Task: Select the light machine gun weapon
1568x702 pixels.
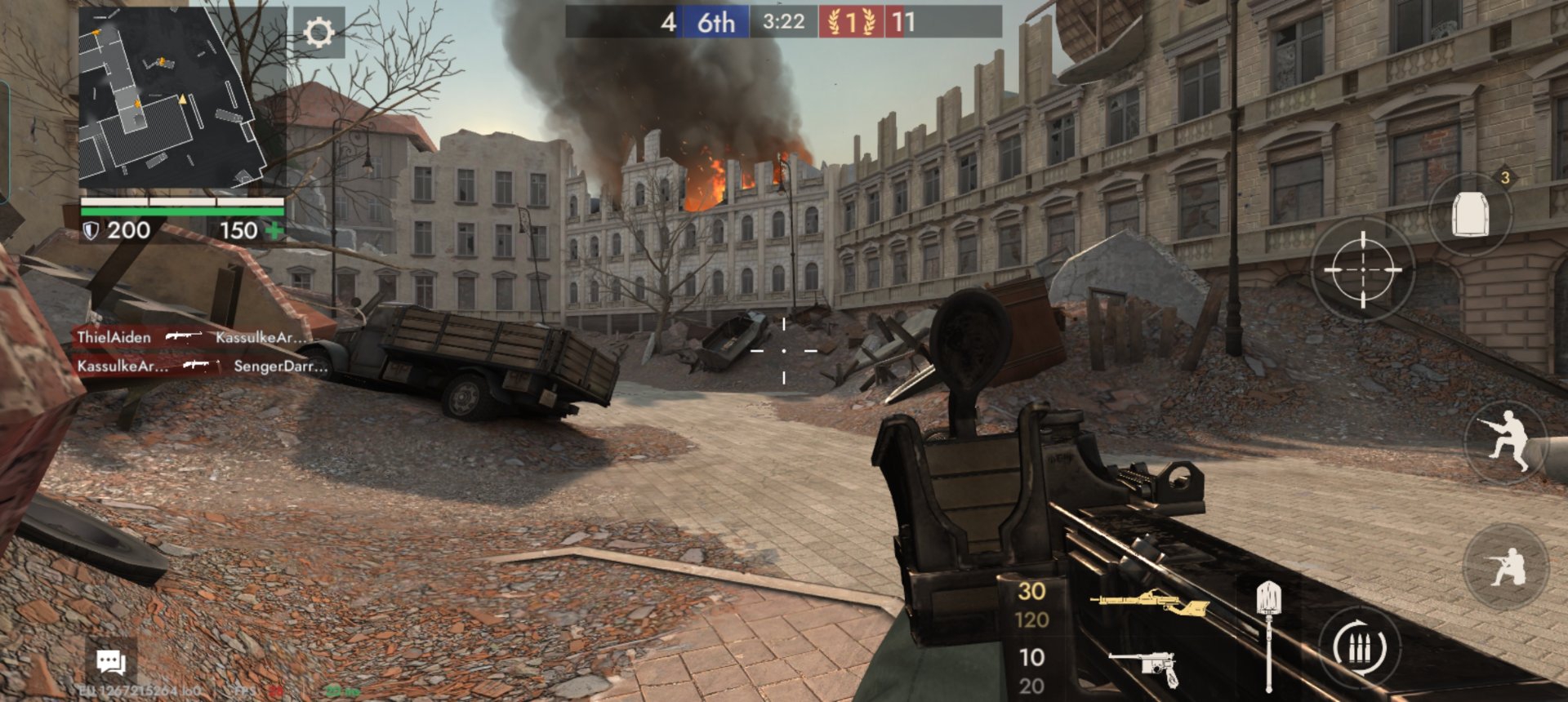Action: [x=1150, y=604]
